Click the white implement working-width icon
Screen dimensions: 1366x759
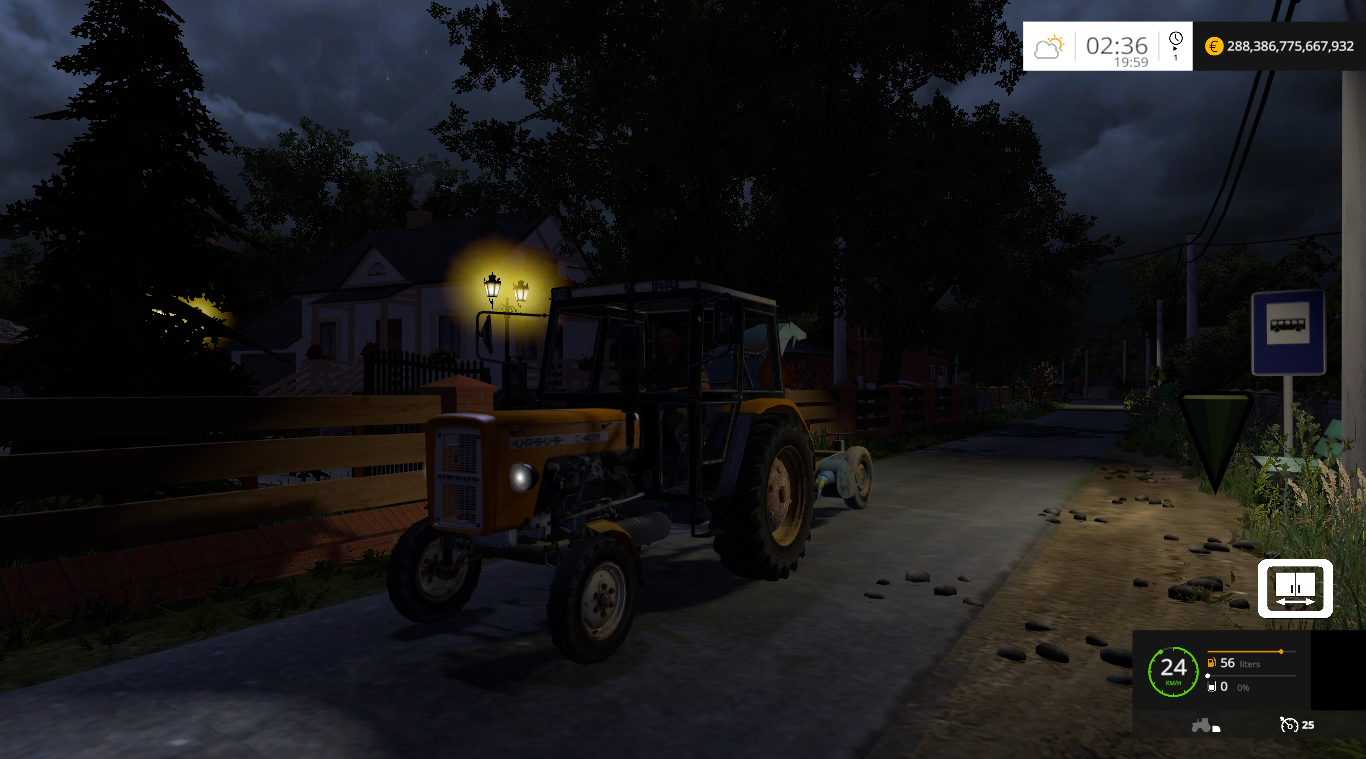tap(1295, 588)
